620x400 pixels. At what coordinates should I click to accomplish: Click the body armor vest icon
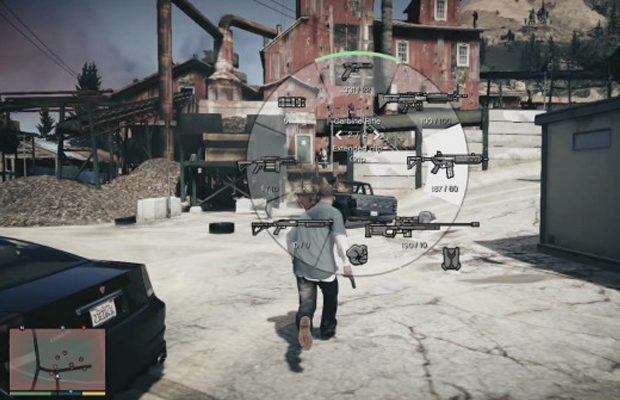point(451,258)
